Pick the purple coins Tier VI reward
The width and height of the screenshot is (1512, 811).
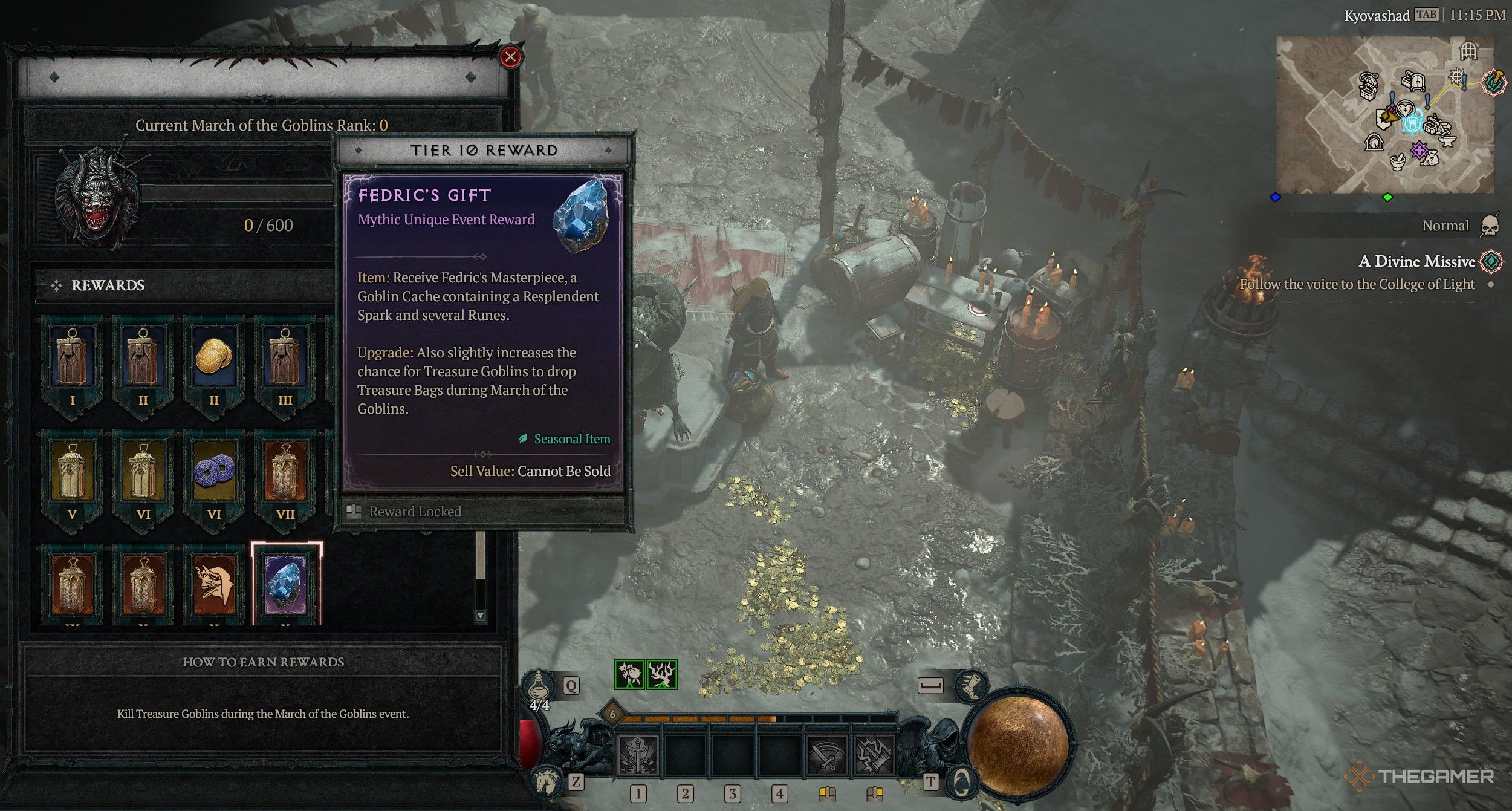pos(213,476)
